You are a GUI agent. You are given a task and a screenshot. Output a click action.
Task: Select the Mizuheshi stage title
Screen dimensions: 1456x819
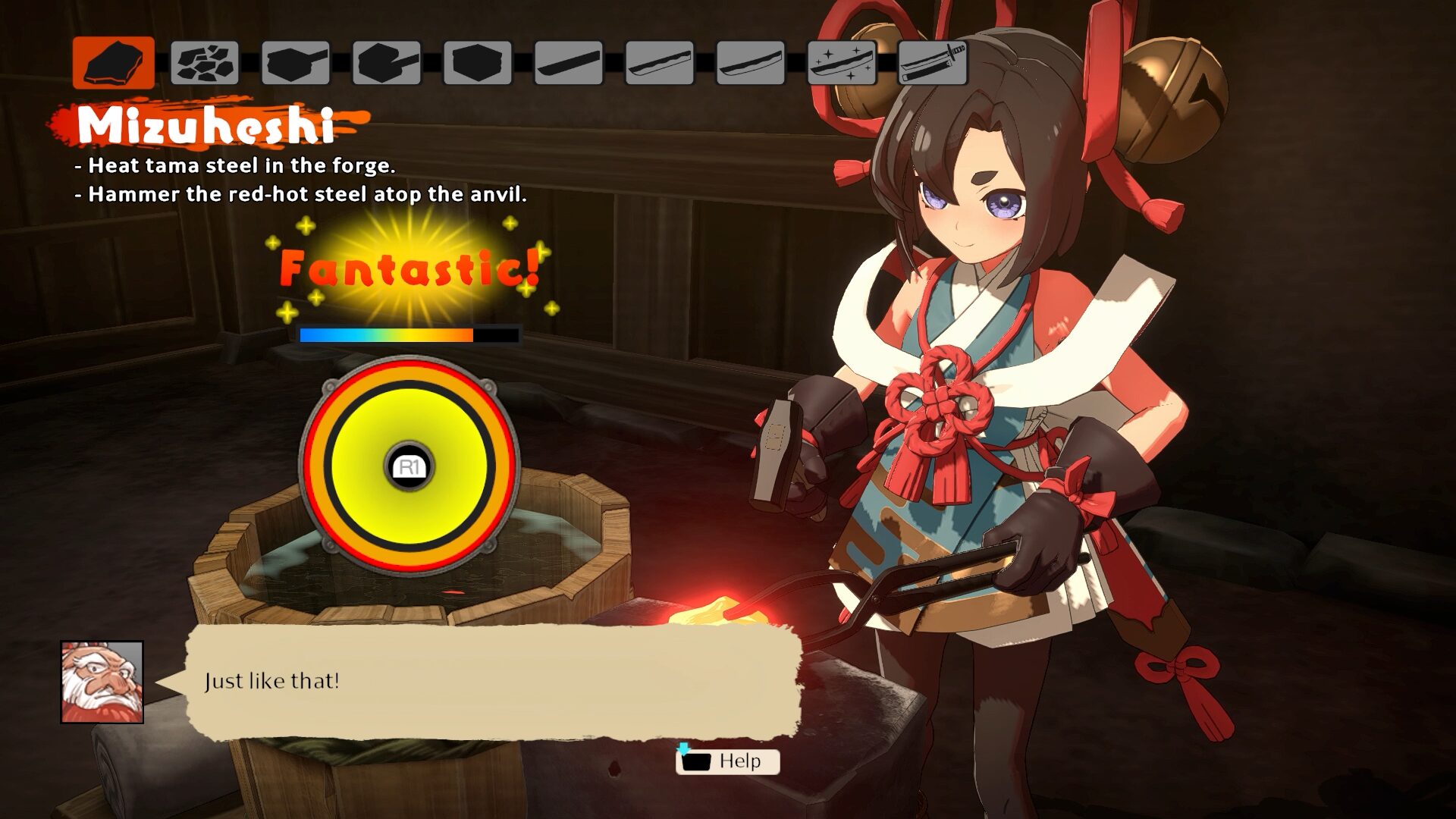205,124
